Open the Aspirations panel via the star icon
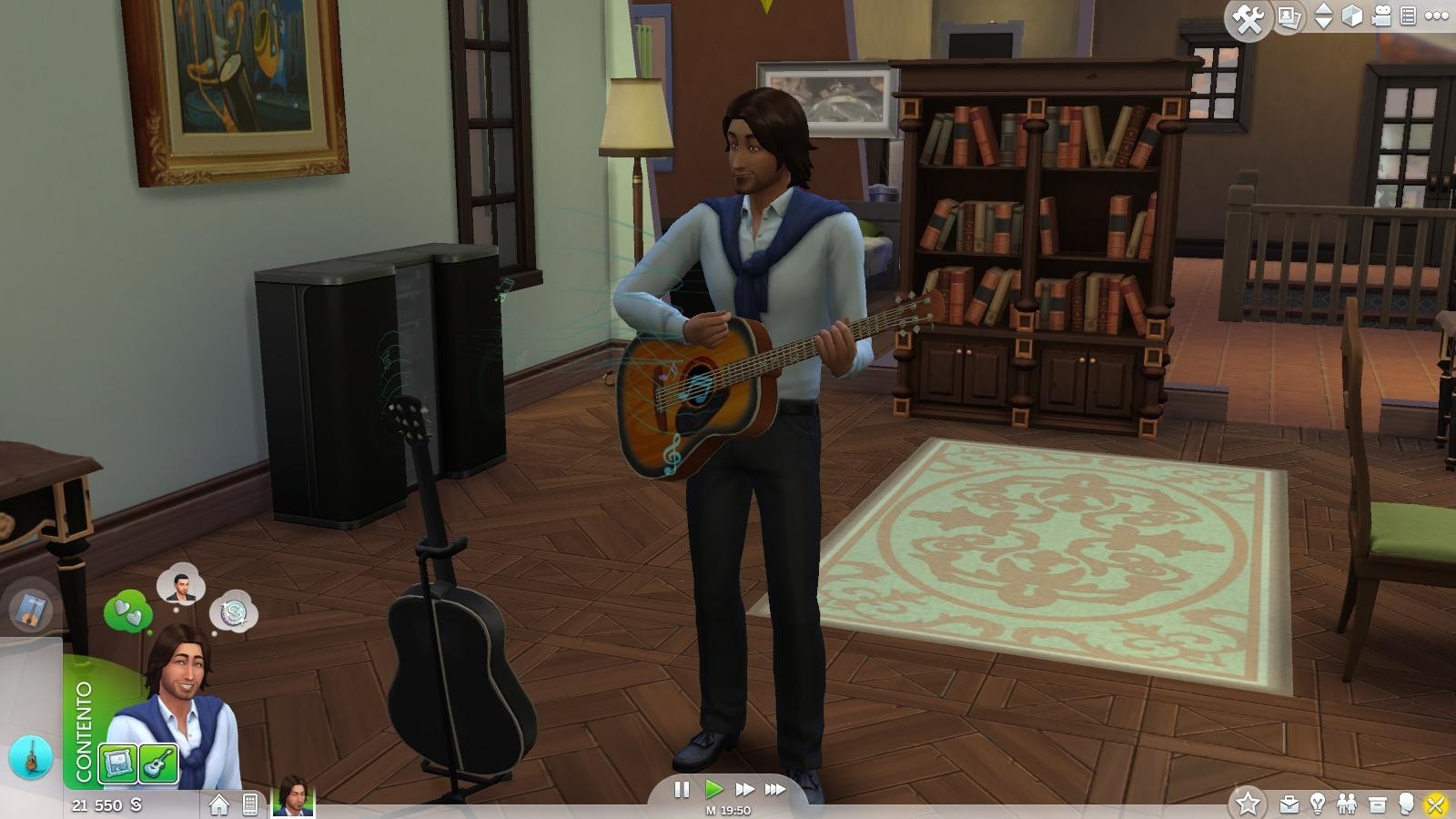The width and height of the screenshot is (1456, 819). point(1249,803)
